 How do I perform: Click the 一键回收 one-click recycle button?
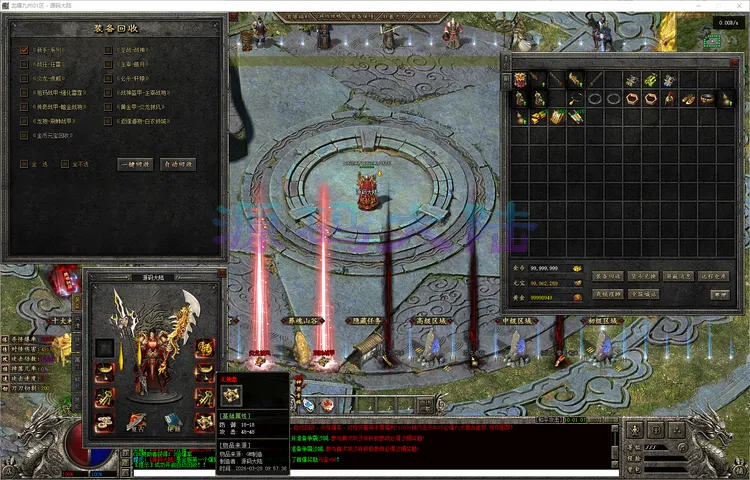[135, 164]
